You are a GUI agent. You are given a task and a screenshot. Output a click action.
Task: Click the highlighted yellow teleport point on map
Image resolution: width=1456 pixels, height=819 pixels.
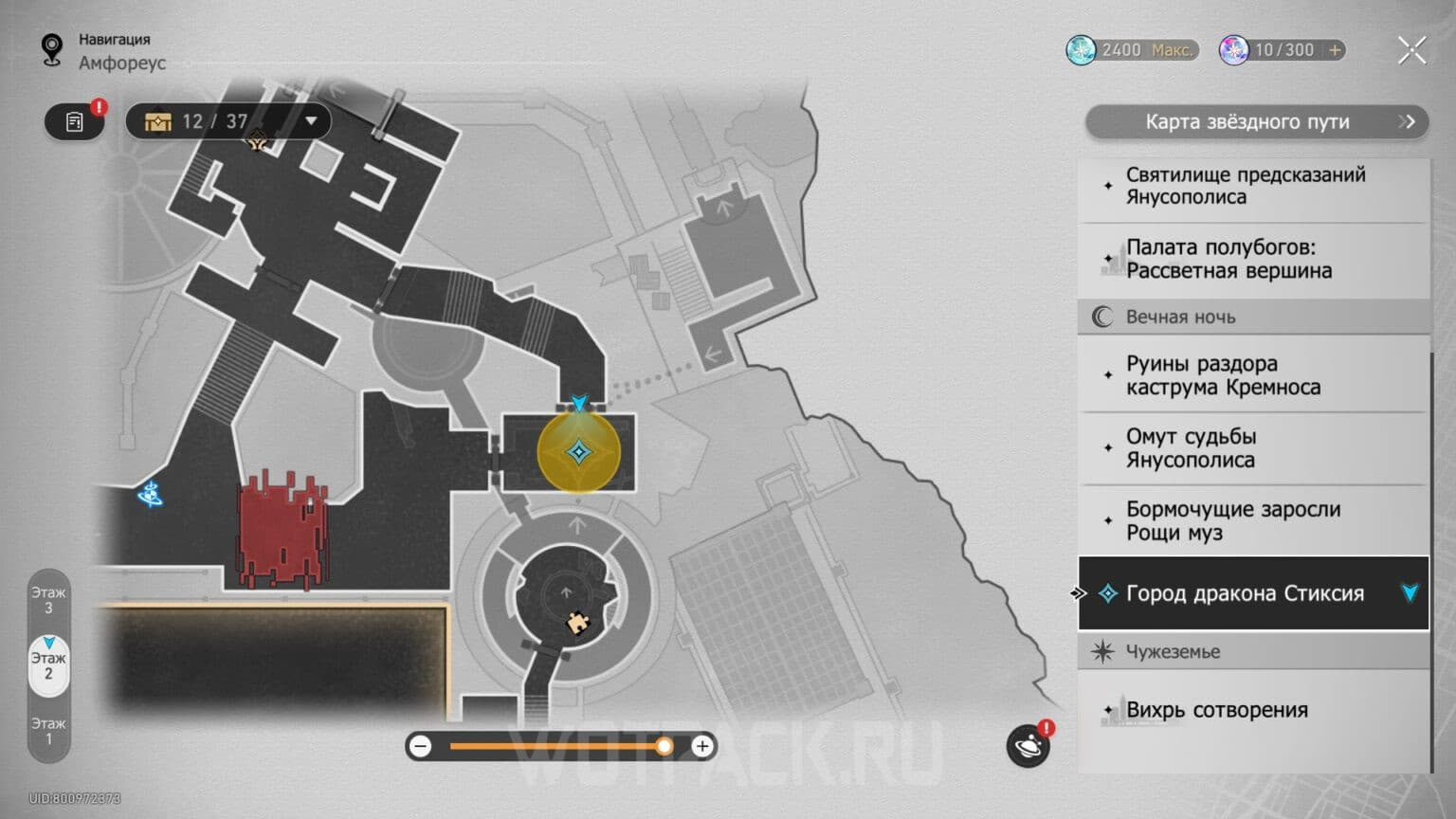pos(578,453)
